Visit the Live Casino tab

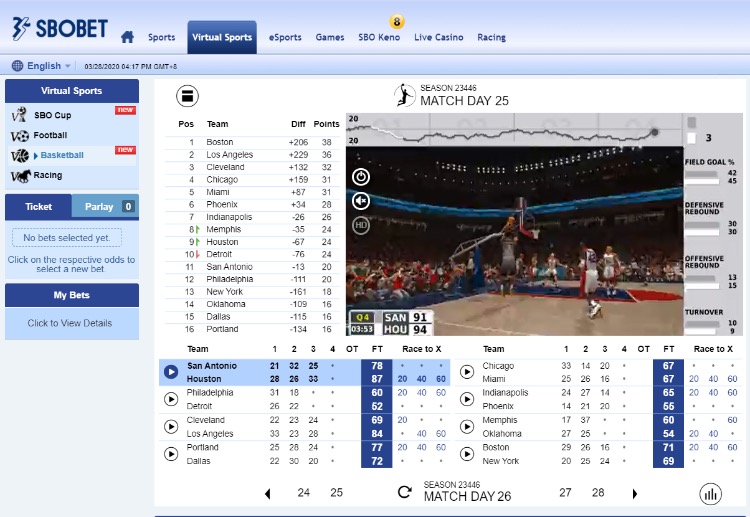[x=438, y=38]
